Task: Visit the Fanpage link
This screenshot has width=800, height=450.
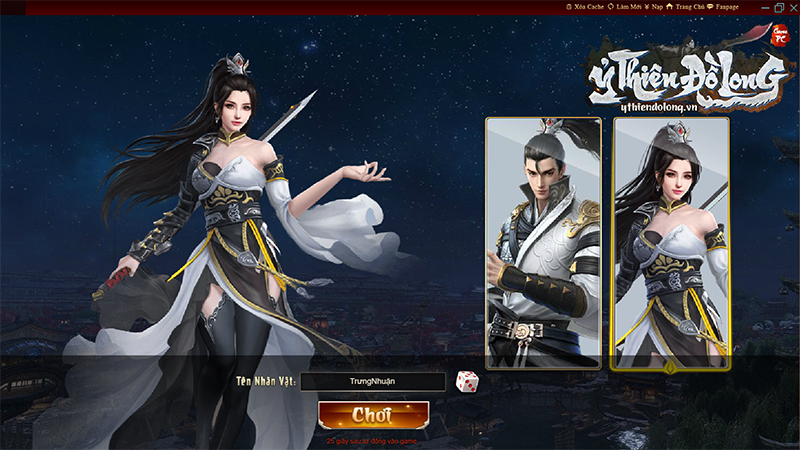Action: [725, 6]
